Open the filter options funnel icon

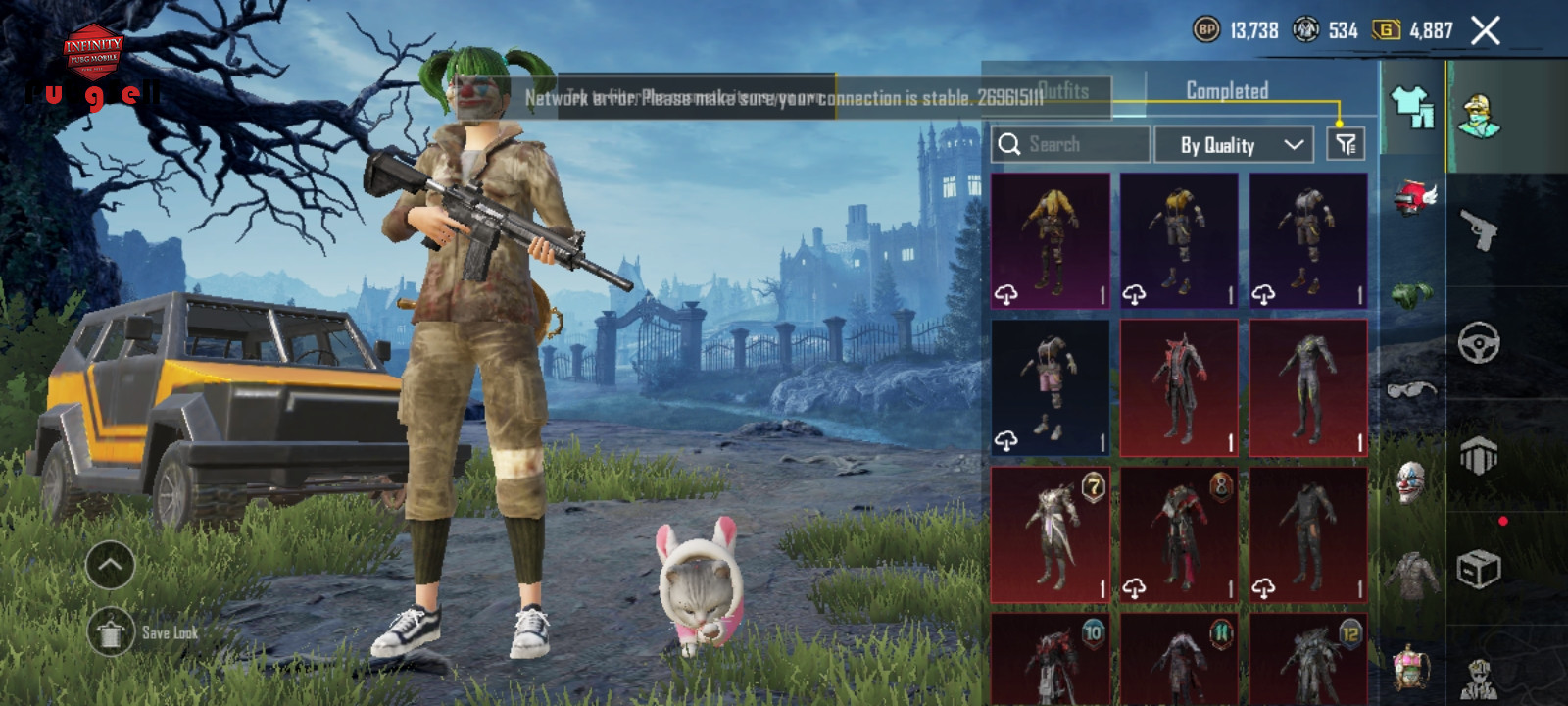tap(1346, 145)
